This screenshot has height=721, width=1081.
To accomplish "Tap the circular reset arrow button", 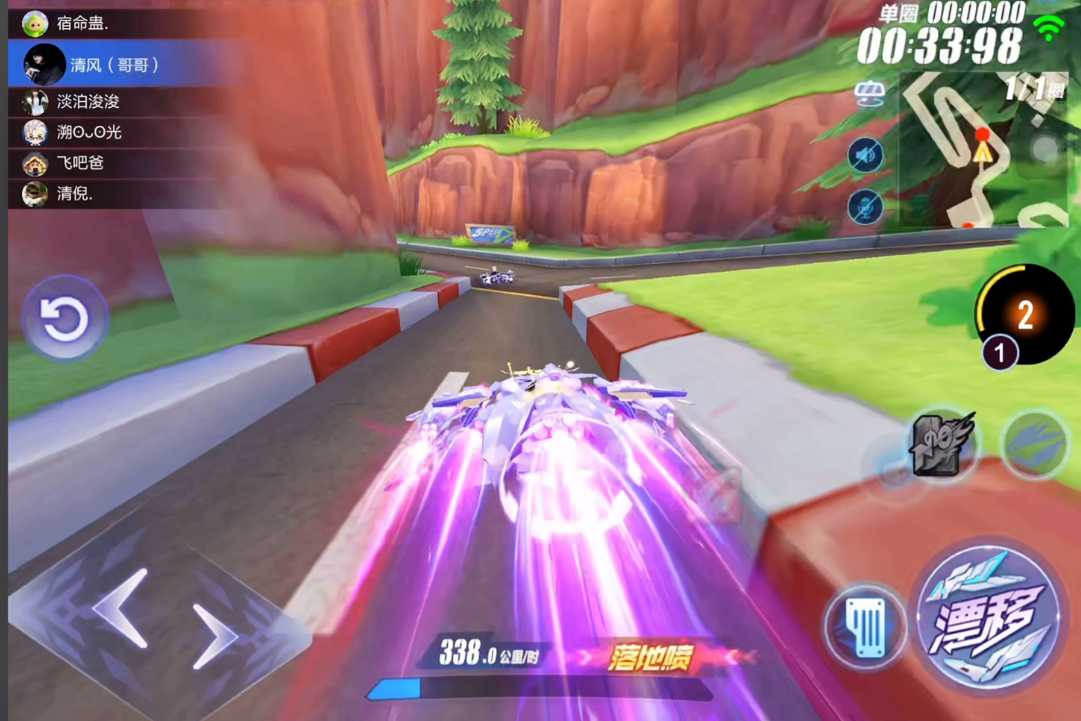I will [x=65, y=318].
